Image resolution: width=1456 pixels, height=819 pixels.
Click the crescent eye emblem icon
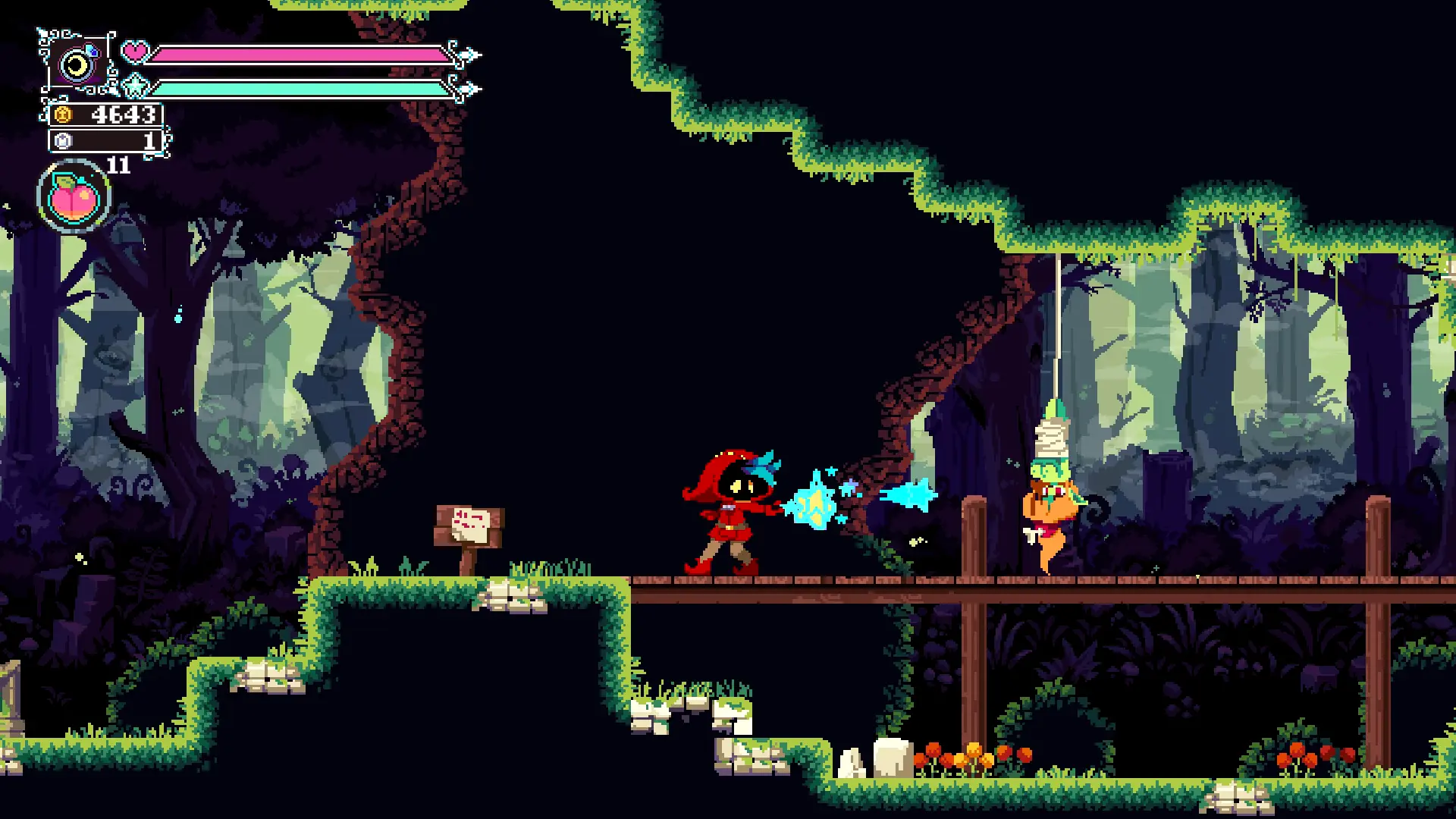click(x=76, y=65)
